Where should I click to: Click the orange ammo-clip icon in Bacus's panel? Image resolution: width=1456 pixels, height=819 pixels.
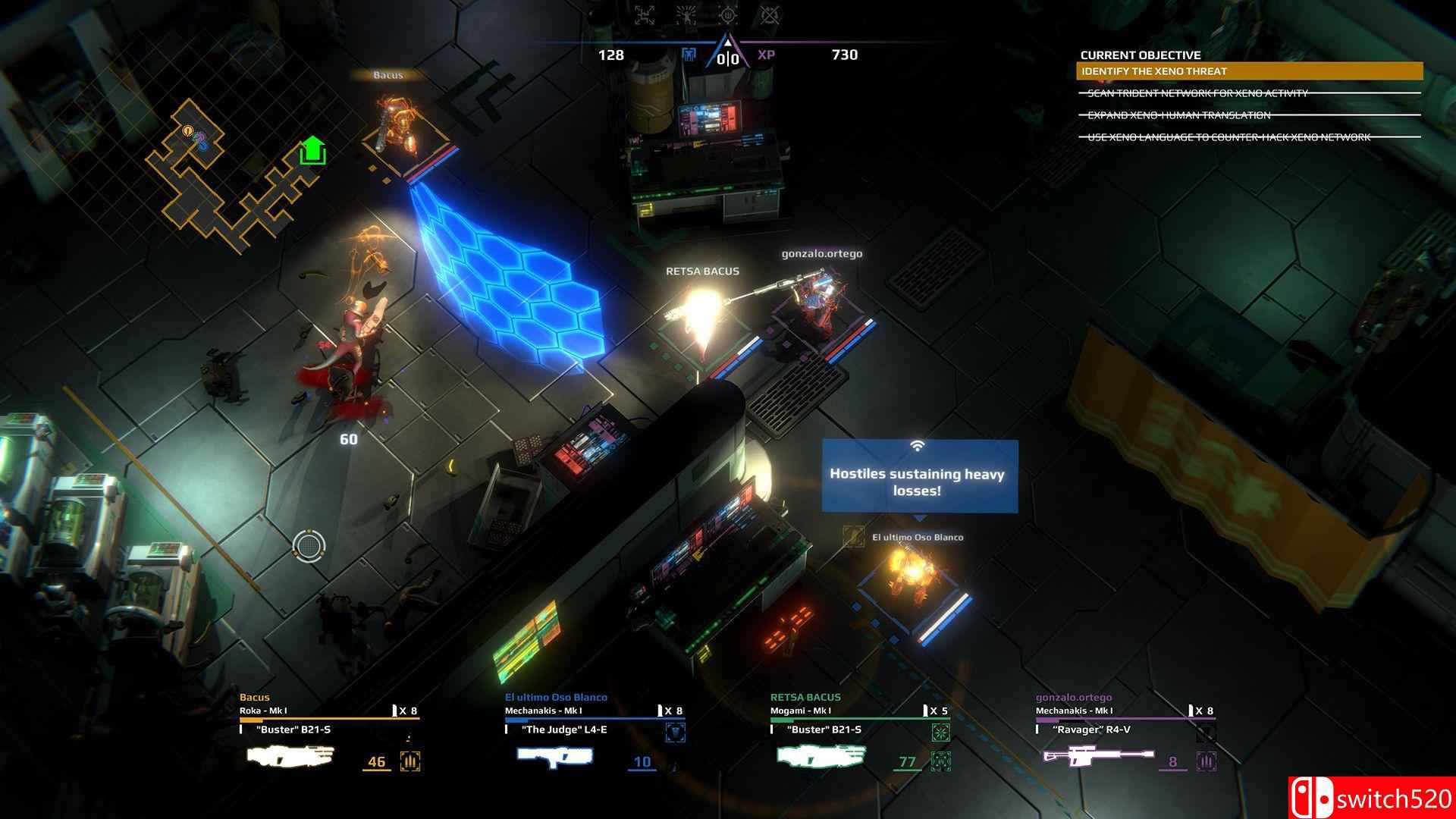tap(410, 761)
